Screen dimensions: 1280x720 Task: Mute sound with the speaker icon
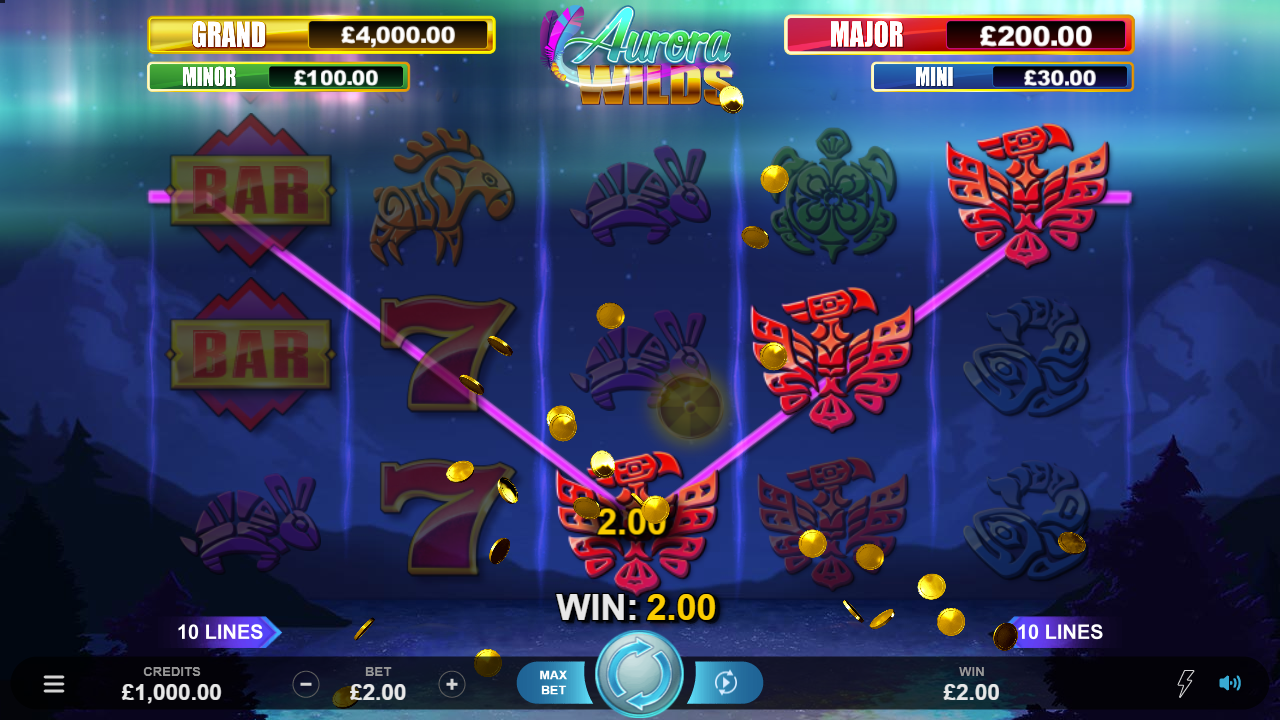(1230, 683)
